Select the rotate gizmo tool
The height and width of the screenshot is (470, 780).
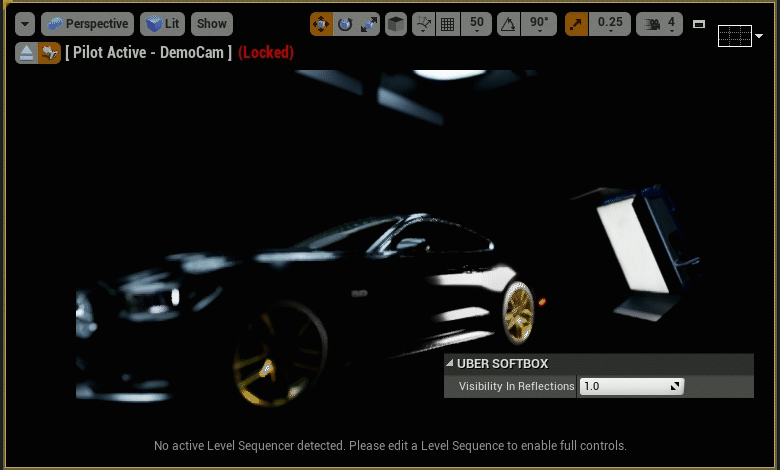345,24
